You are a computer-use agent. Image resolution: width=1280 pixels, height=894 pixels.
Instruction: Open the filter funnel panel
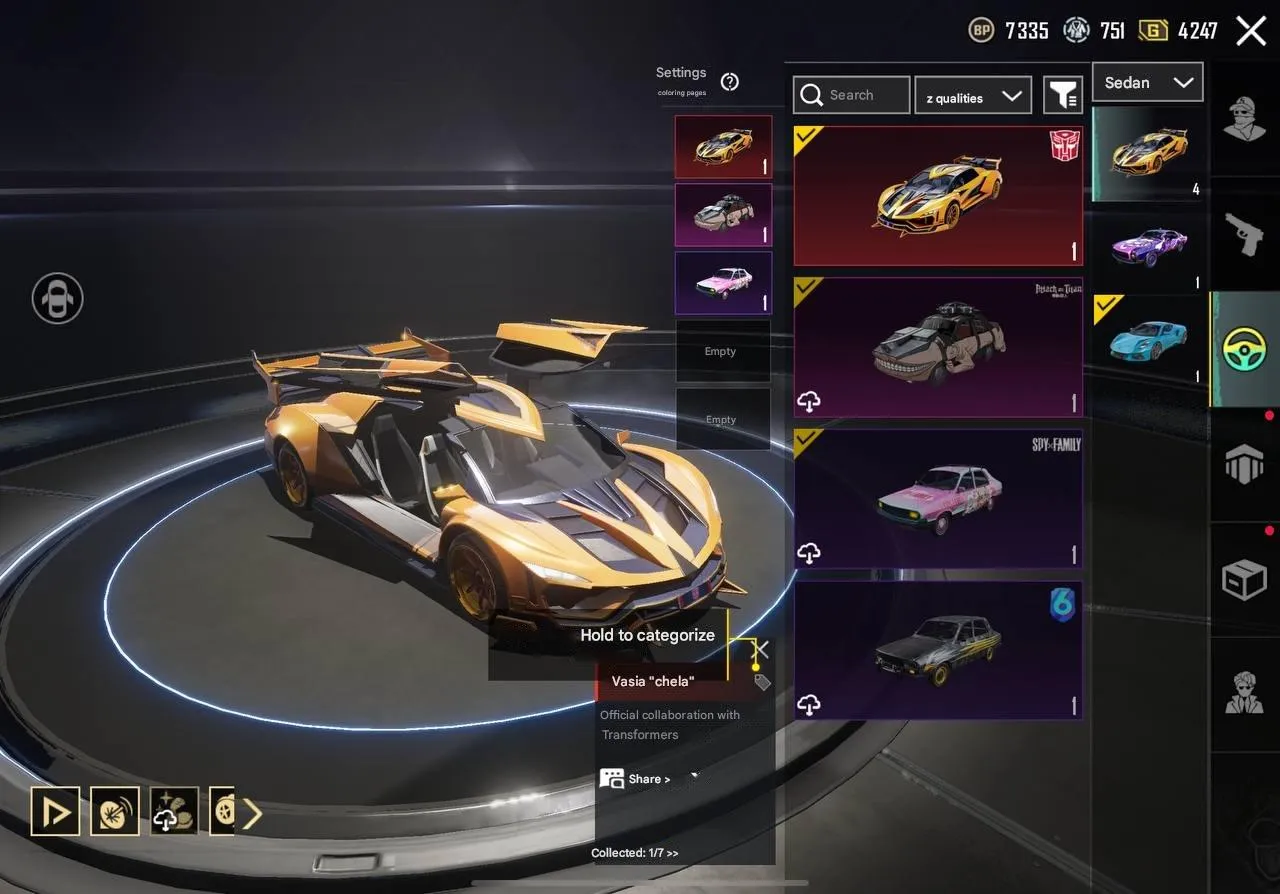1063,94
